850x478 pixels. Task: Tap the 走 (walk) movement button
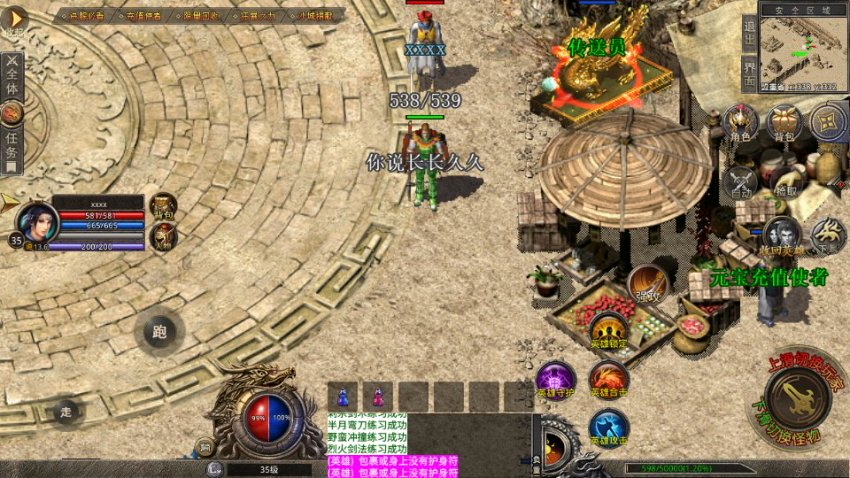click(x=67, y=410)
